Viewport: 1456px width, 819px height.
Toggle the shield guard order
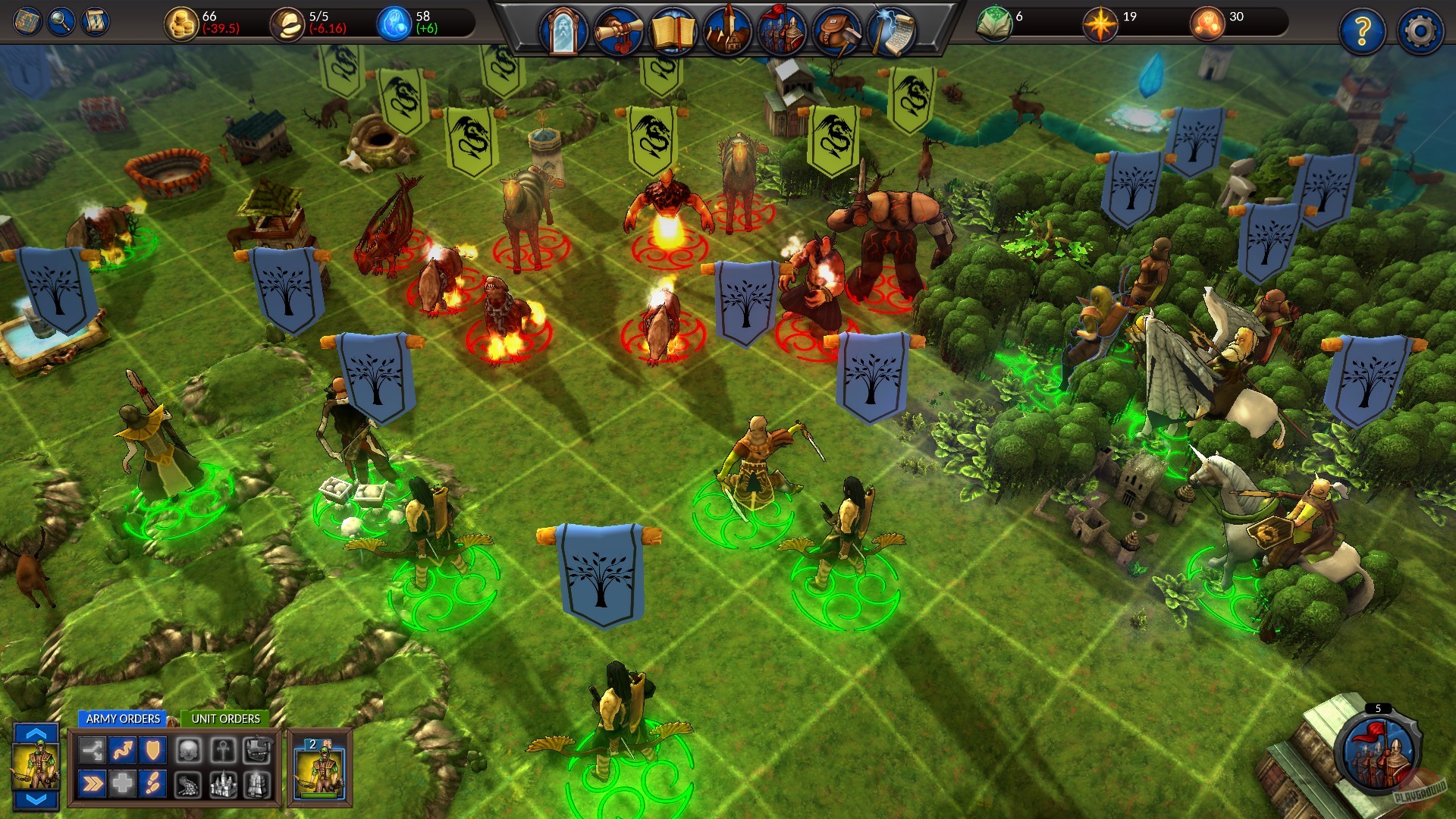click(153, 750)
